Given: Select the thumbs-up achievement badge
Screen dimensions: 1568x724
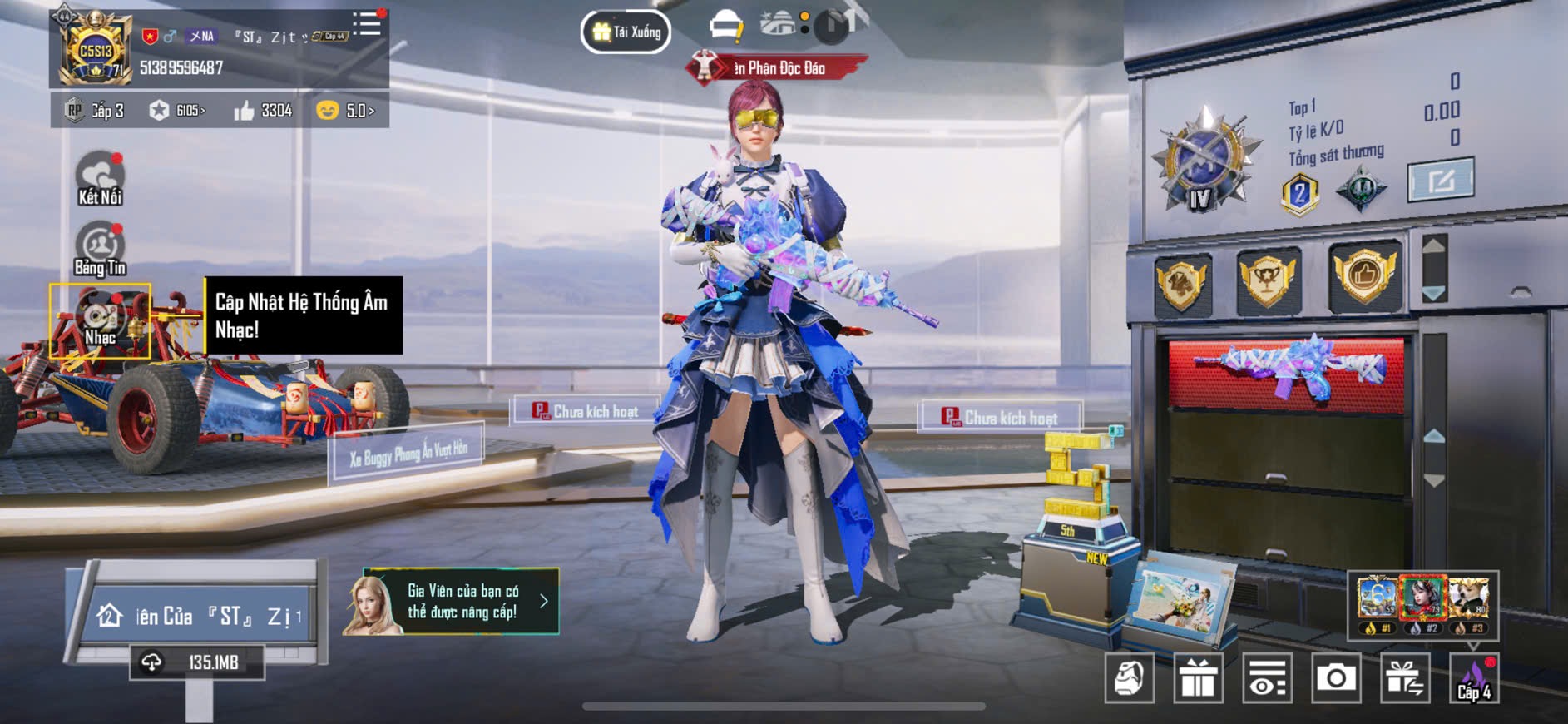Looking at the screenshot, I should tap(1364, 276).
